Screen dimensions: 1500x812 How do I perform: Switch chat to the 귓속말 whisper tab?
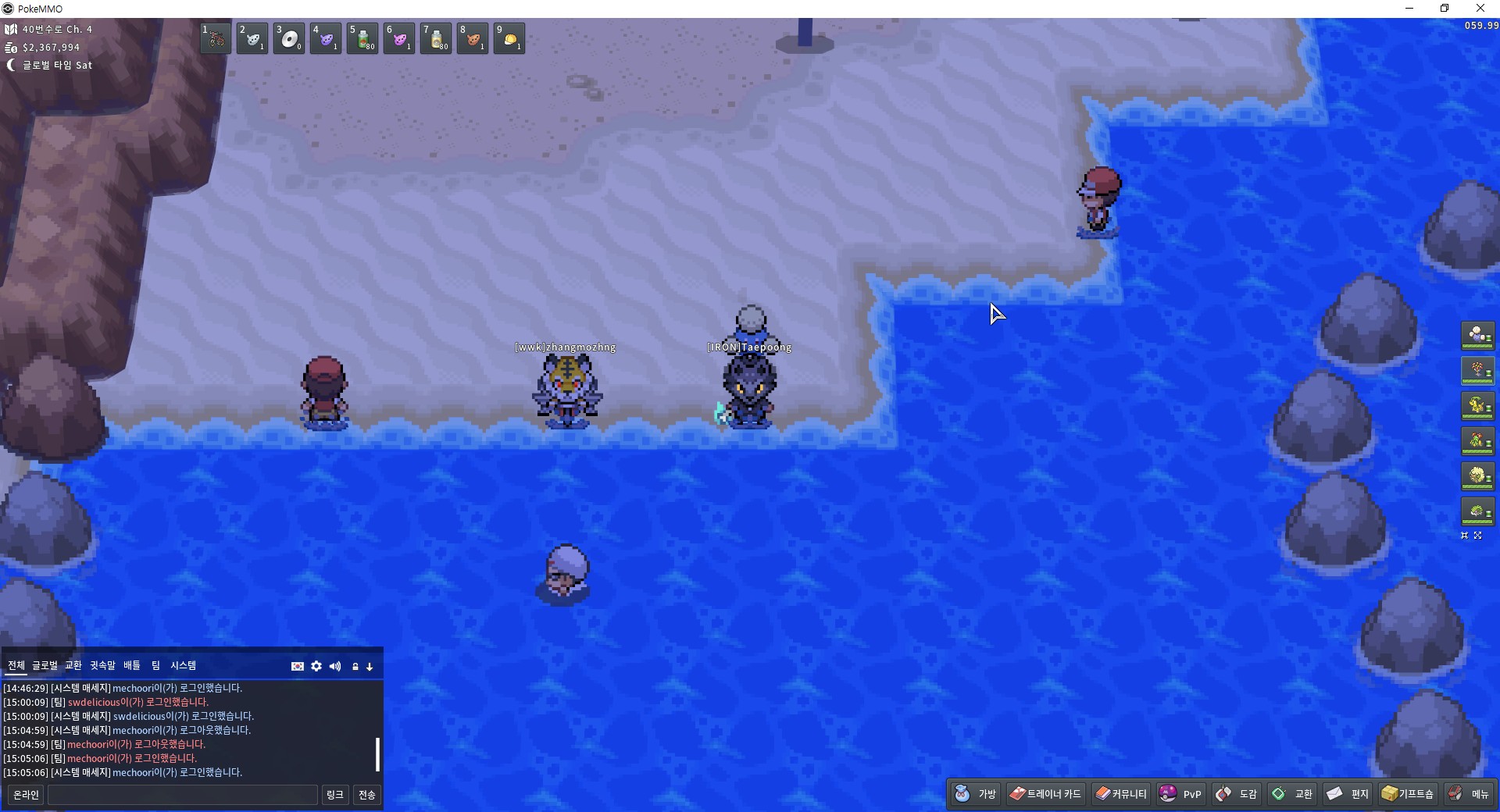(x=102, y=665)
